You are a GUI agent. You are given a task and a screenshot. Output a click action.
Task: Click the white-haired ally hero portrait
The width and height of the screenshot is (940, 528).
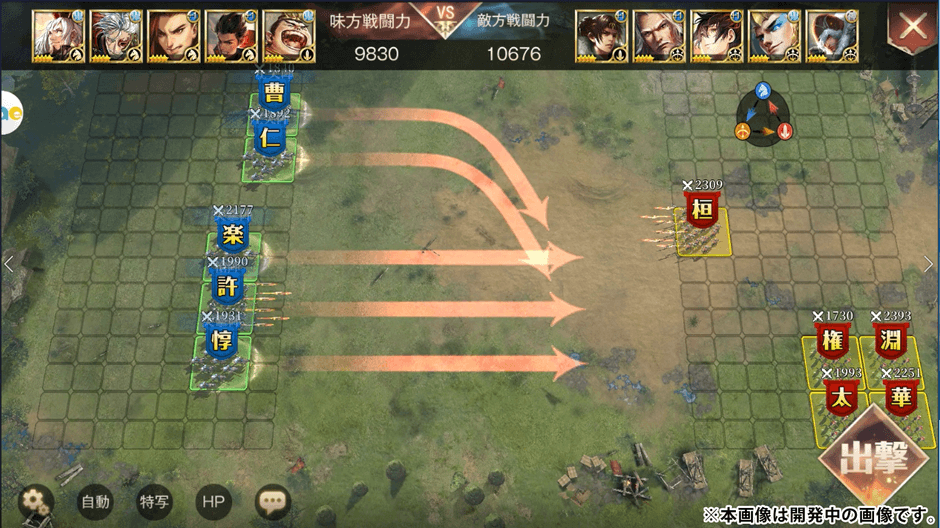pyautogui.click(x=55, y=37)
